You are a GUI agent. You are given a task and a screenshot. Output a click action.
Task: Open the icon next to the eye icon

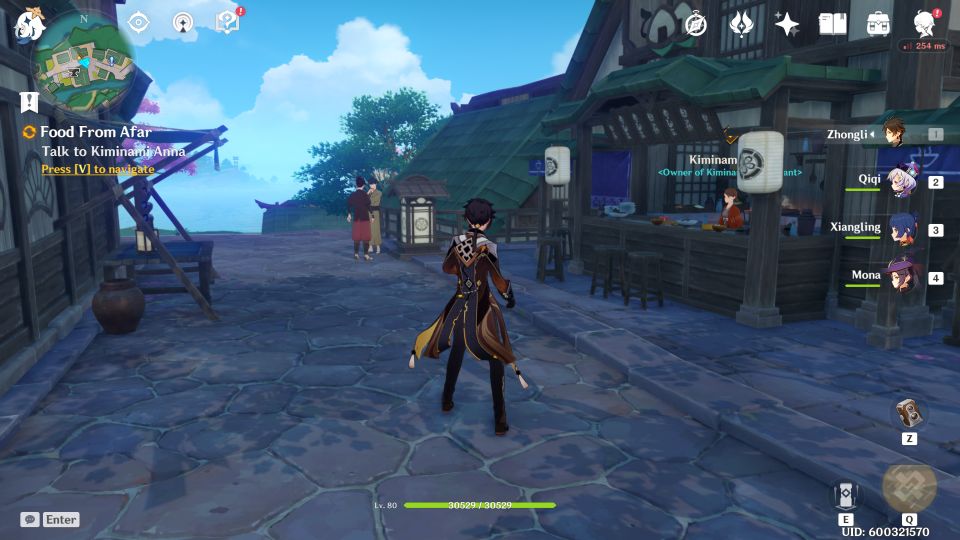[x=182, y=22]
